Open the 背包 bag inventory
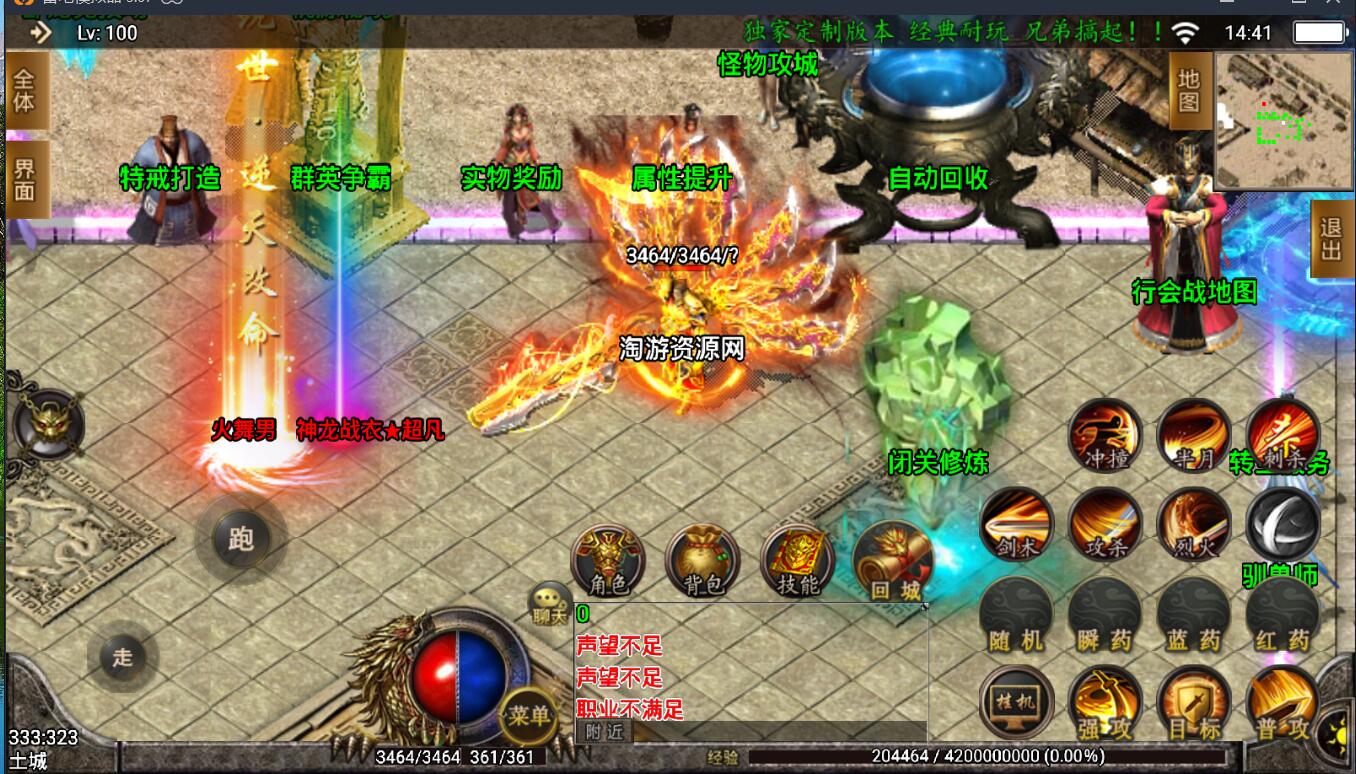 pos(702,560)
